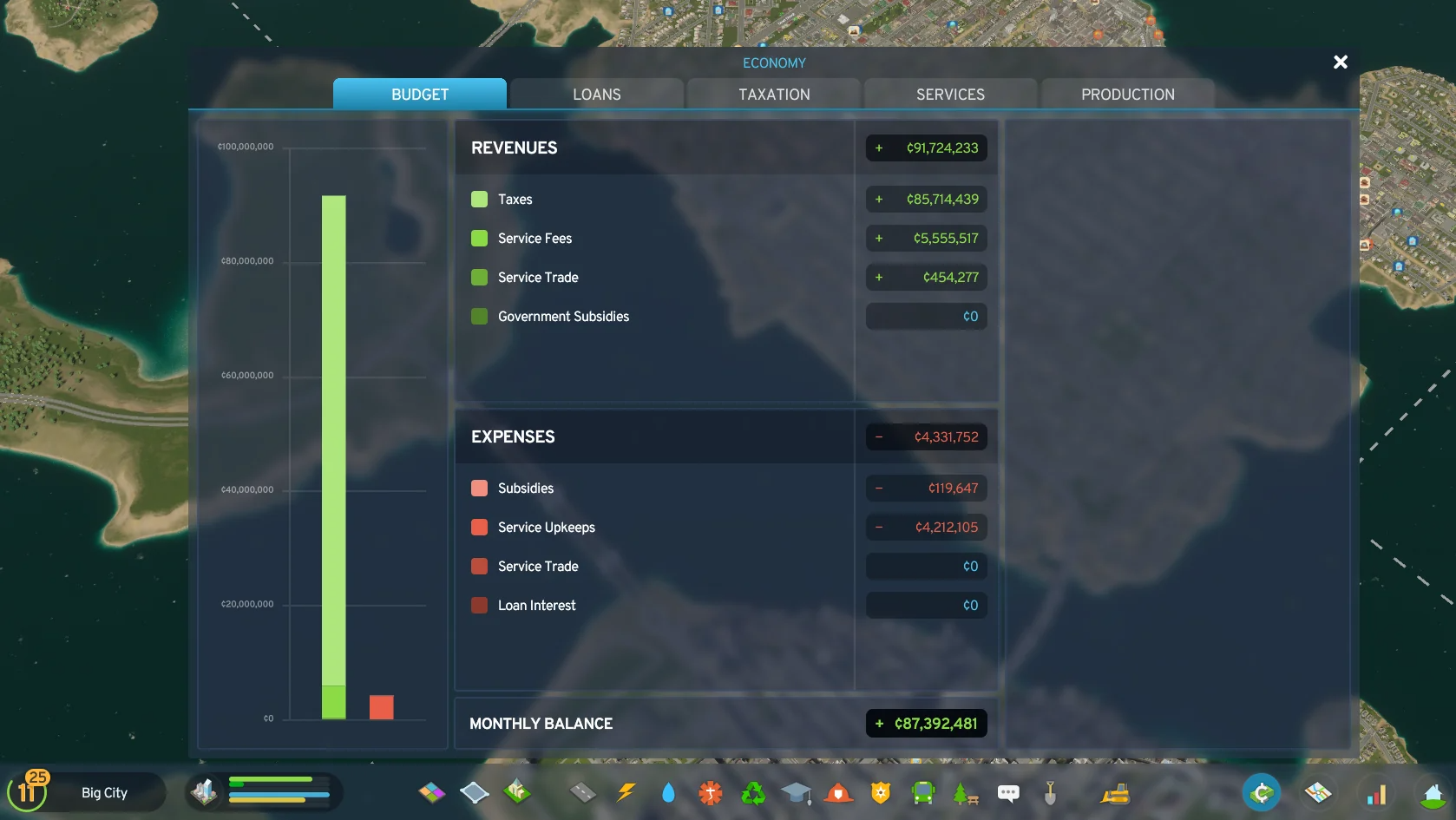Open the Transportation services menu
1456x820 pixels.
point(923,792)
